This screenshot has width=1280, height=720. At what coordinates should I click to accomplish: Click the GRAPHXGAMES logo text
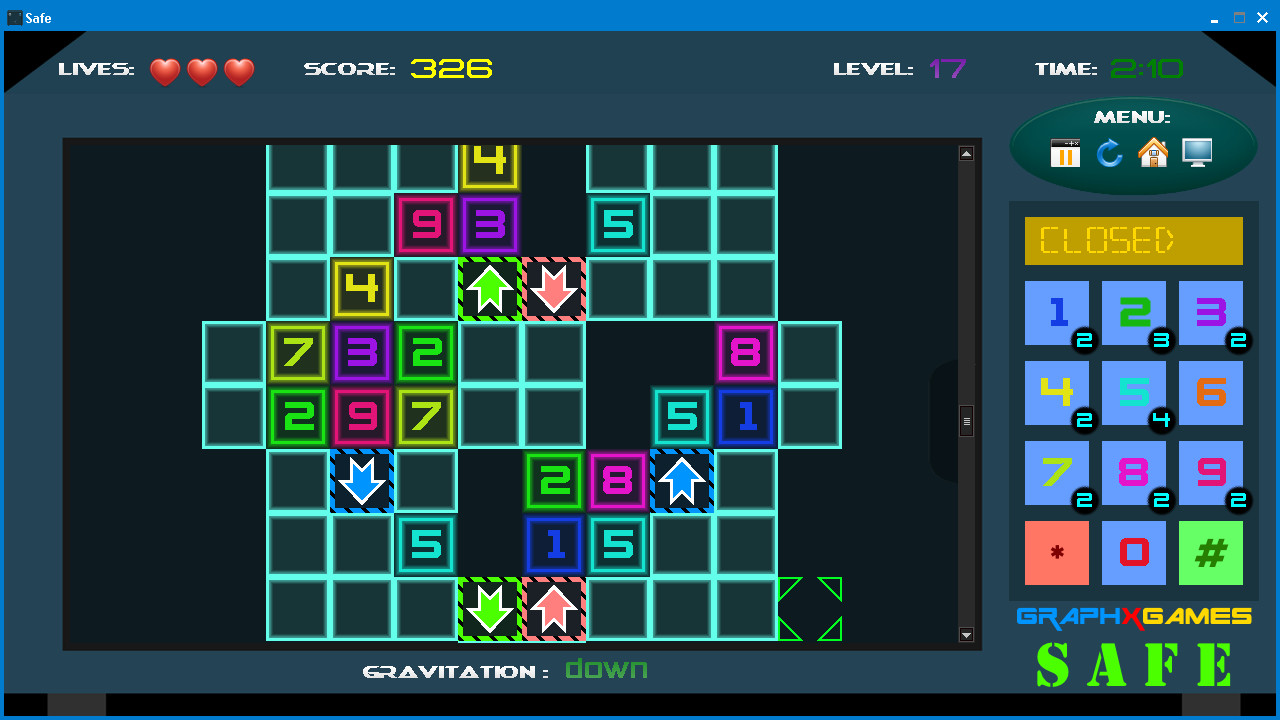click(x=1133, y=617)
